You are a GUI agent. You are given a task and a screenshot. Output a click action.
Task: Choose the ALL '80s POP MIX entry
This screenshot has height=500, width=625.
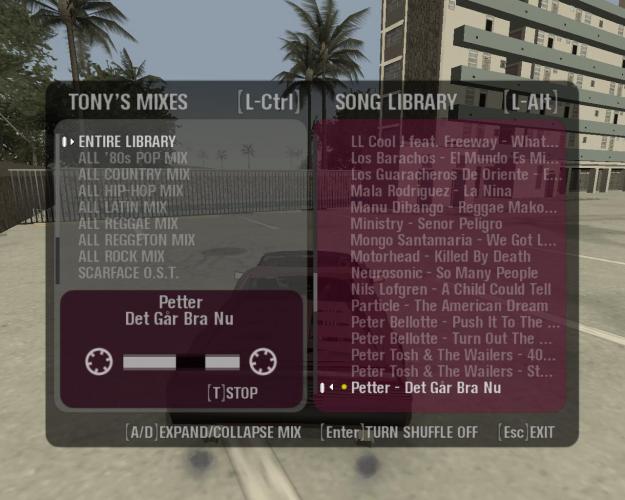133,158
